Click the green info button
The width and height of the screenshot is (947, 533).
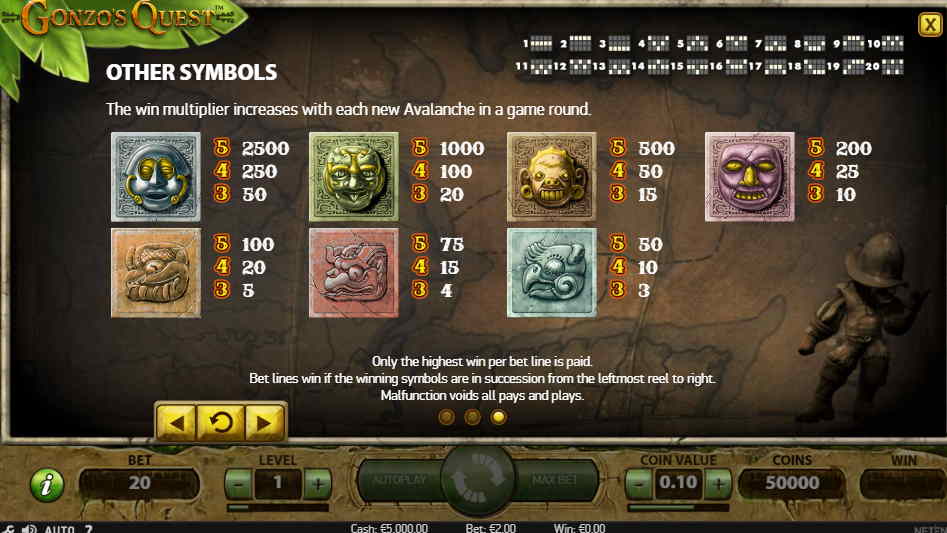(x=46, y=485)
